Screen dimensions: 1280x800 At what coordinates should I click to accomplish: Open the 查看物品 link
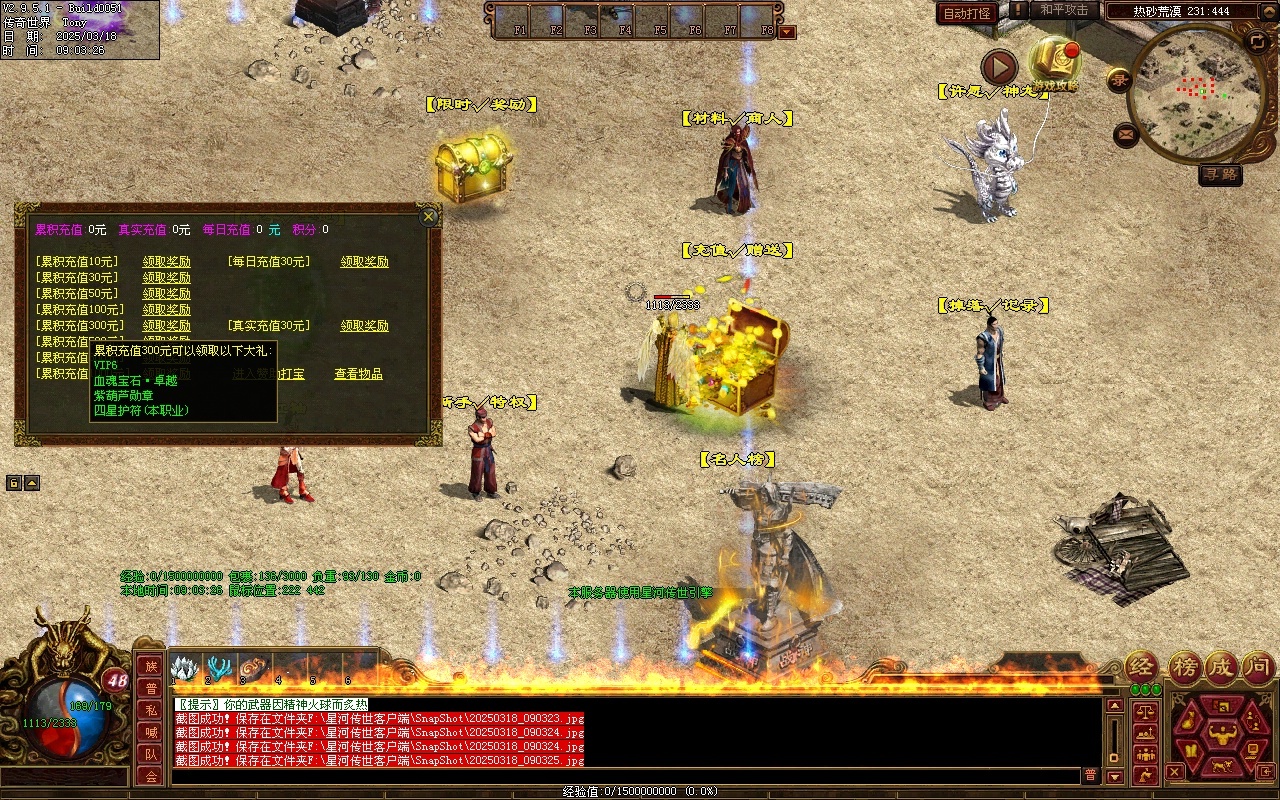click(358, 374)
